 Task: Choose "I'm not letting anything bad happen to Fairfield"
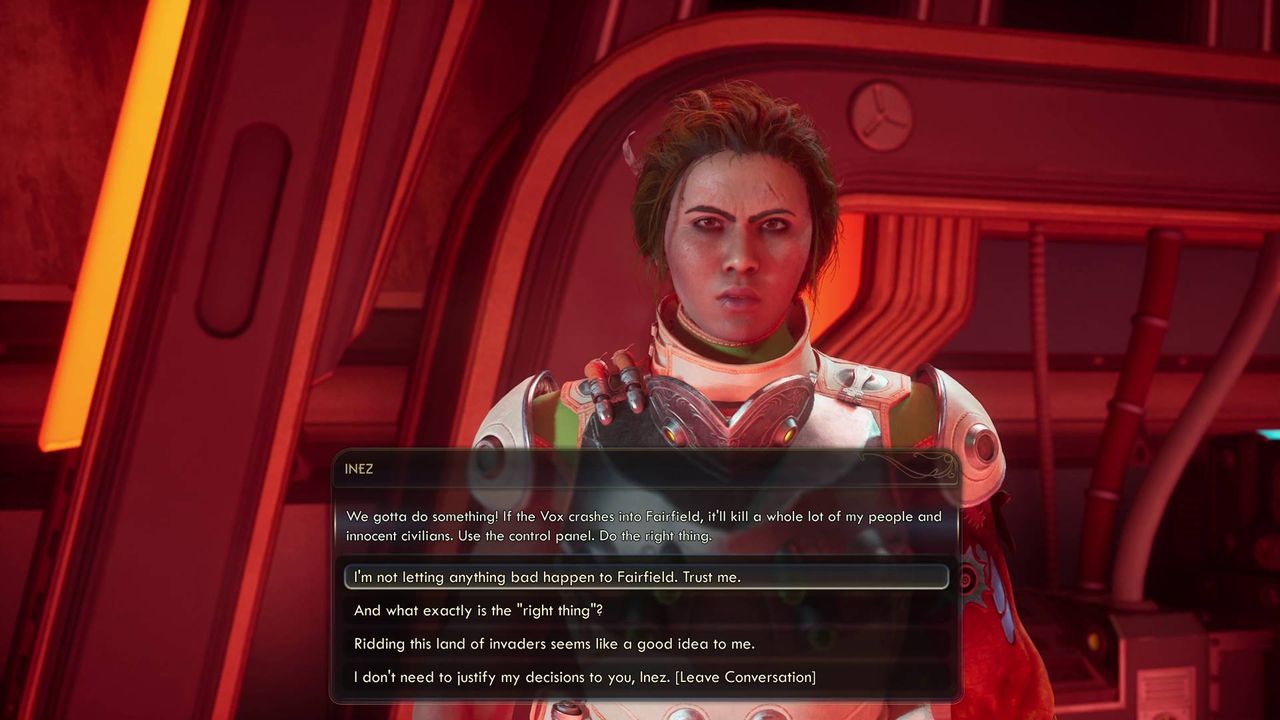(x=547, y=577)
